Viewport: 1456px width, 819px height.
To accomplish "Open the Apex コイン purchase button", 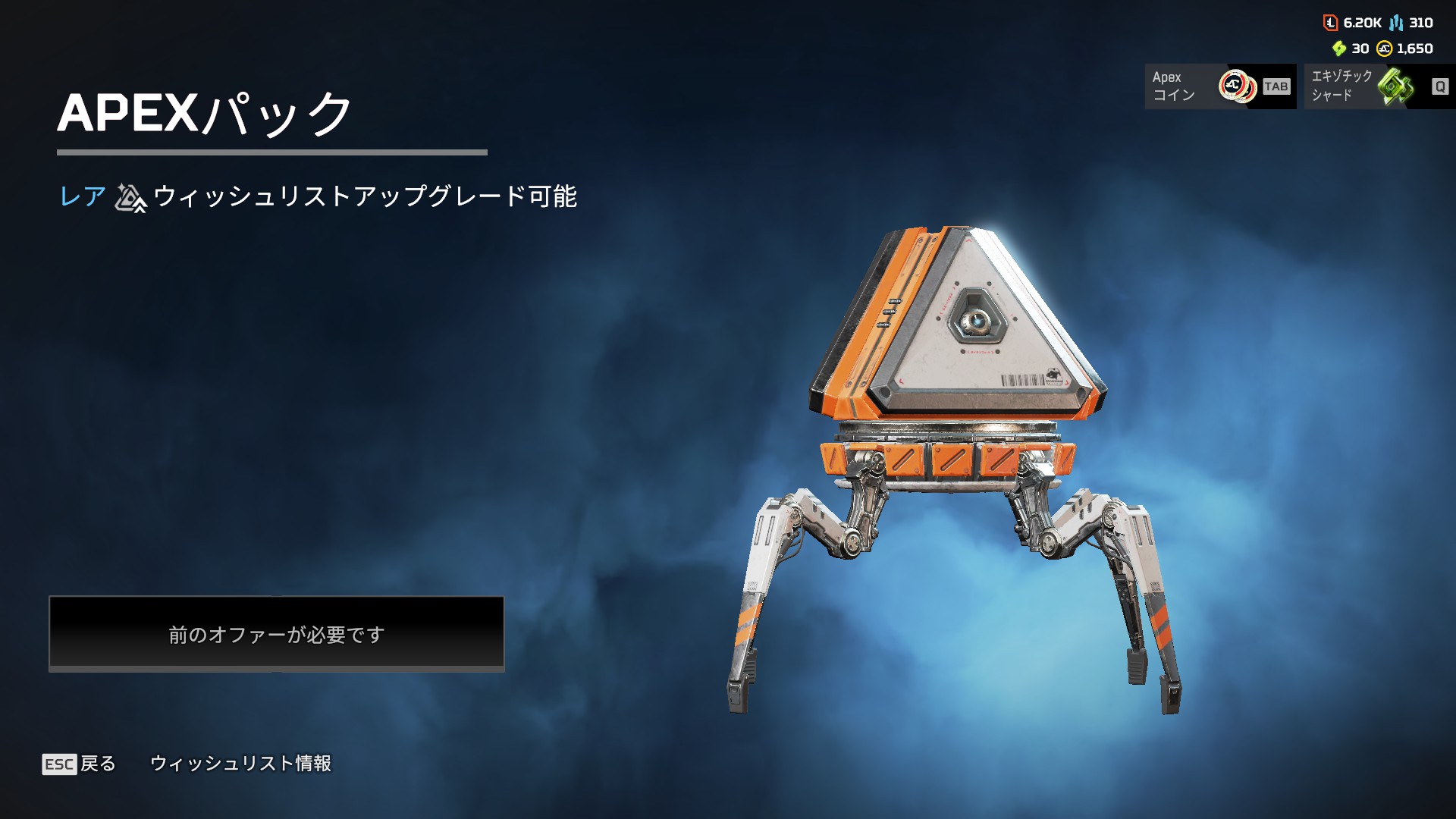I will point(1219,86).
